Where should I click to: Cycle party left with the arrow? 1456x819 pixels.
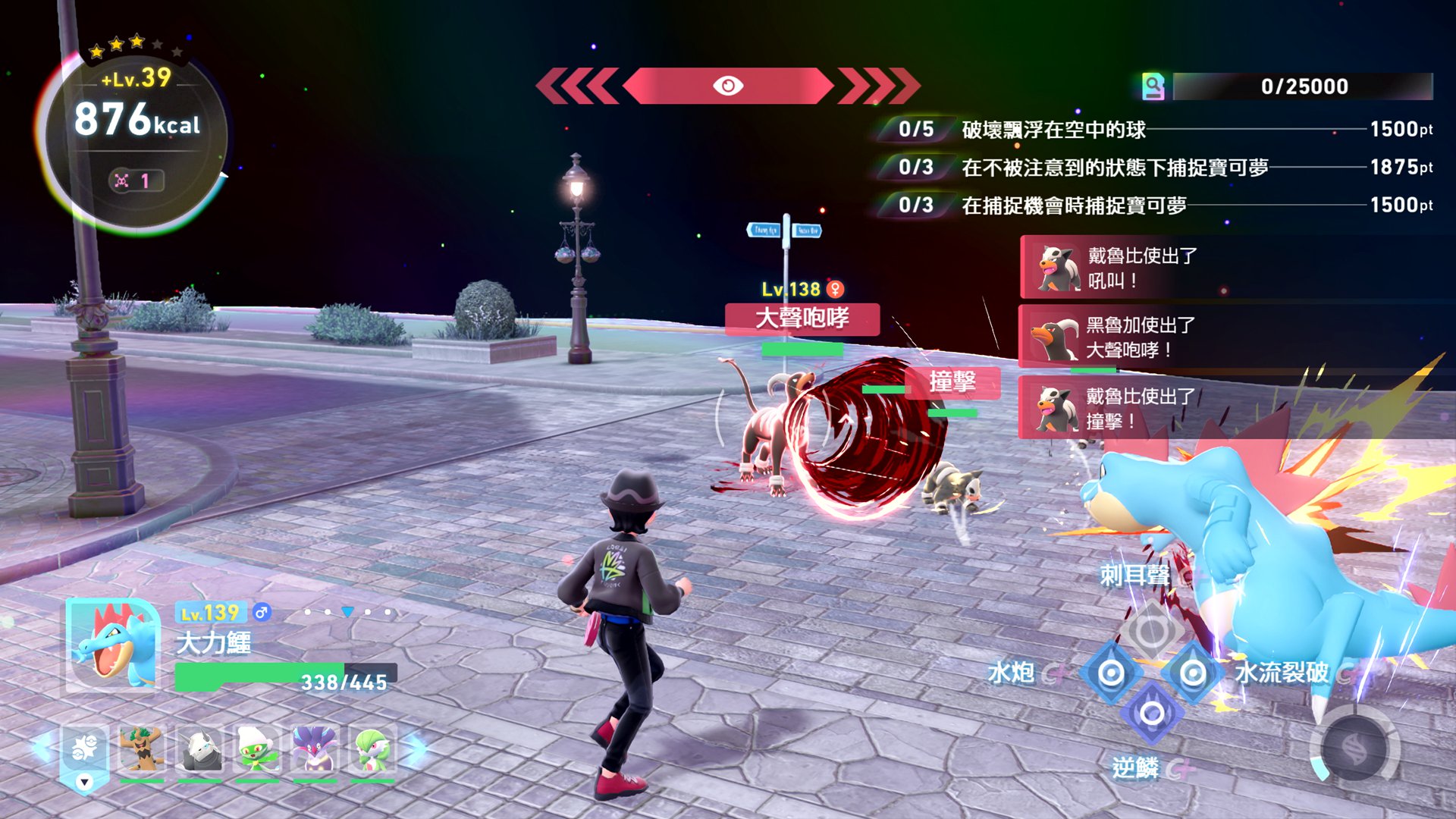(42, 748)
